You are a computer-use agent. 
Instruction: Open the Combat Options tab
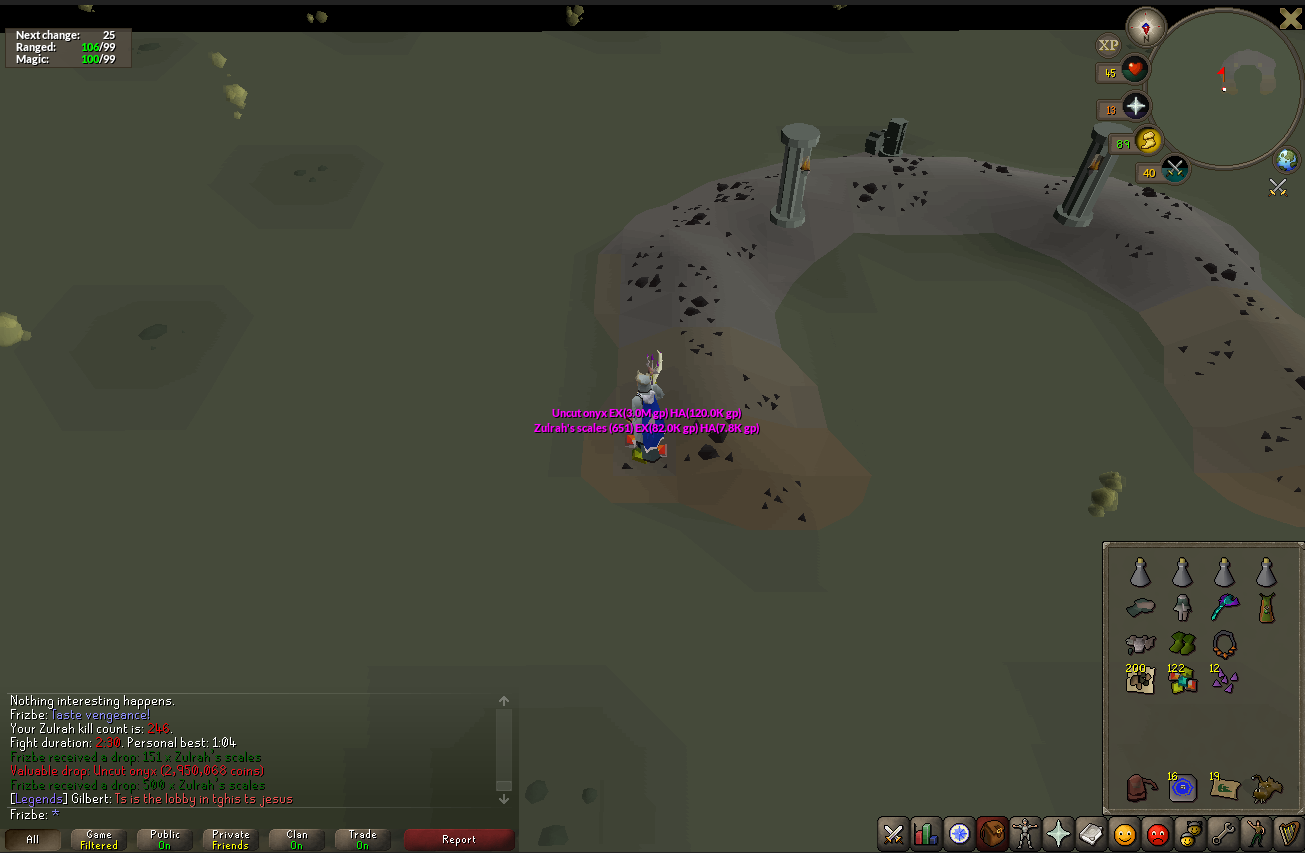[x=892, y=833]
